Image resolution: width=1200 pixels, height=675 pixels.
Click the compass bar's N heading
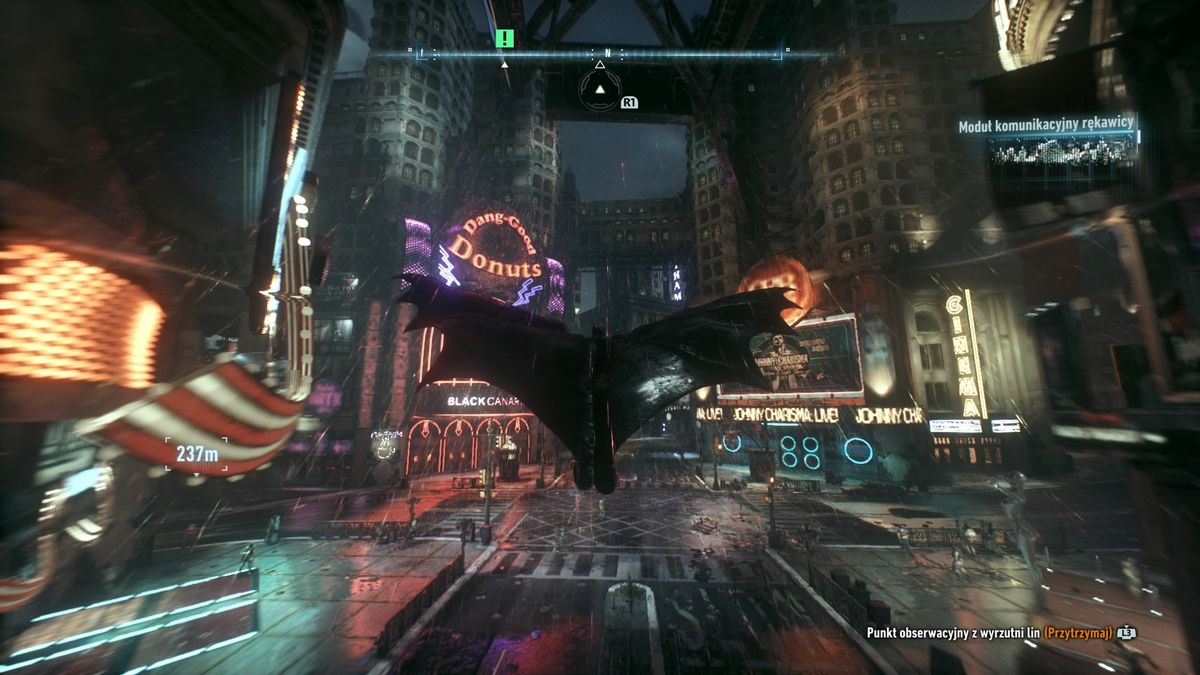tap(607, 52)
